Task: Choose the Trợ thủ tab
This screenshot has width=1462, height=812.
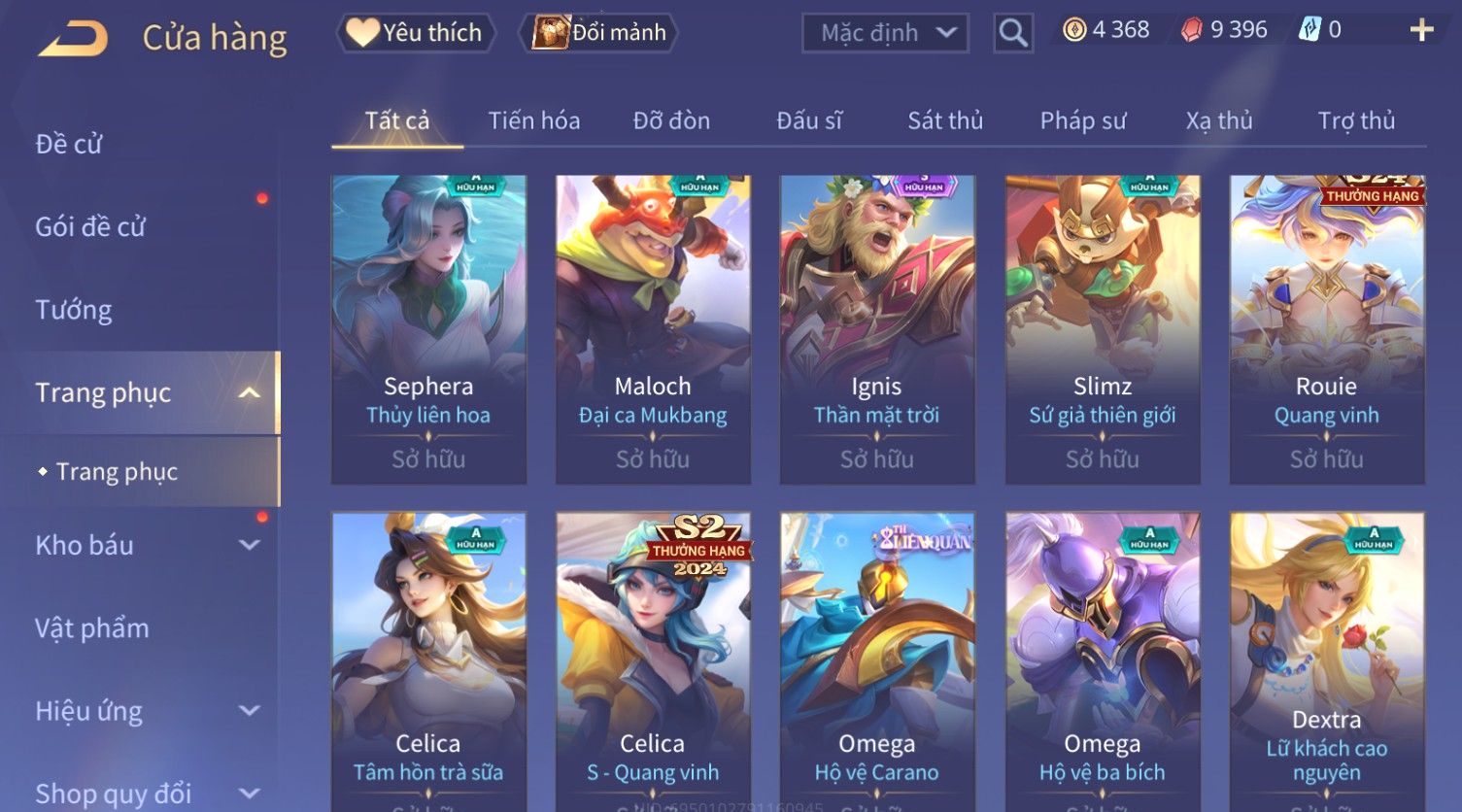Action: pos(1356,120)
